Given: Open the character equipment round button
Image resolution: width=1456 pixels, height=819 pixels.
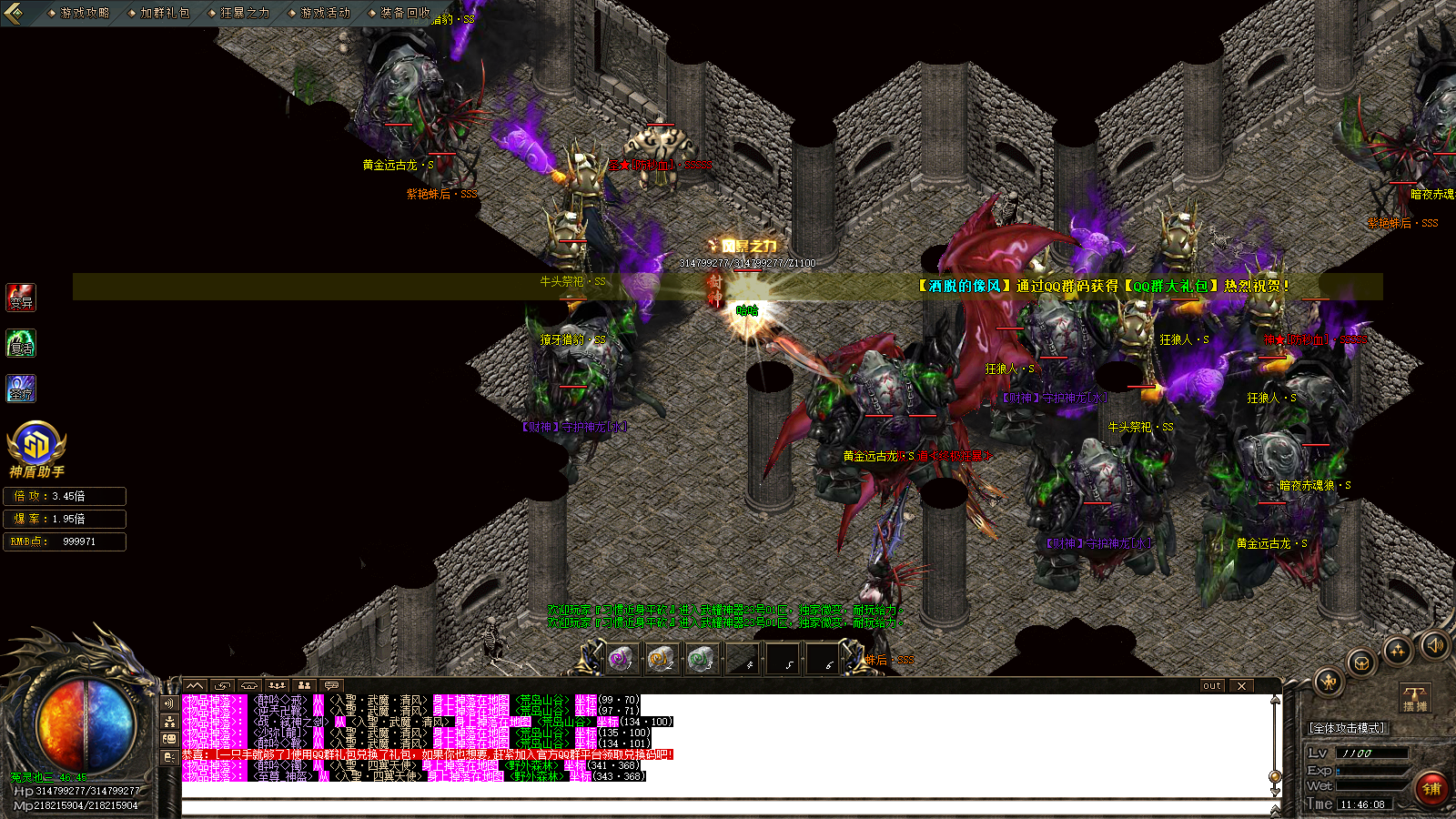Looking at the screenshot, I should 1328,681.
